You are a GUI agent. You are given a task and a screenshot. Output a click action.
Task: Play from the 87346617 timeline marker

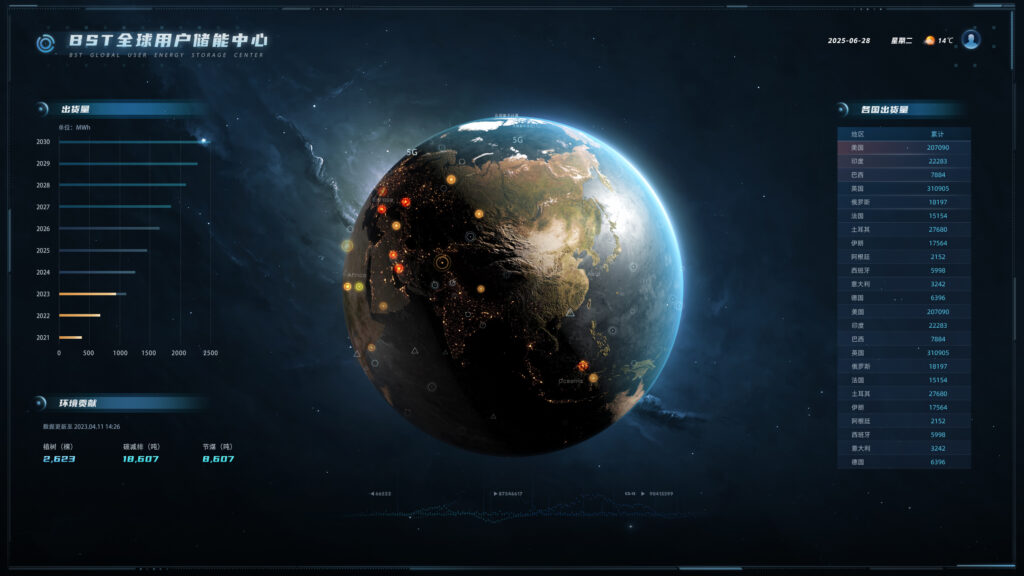click(x=508, y=493)
